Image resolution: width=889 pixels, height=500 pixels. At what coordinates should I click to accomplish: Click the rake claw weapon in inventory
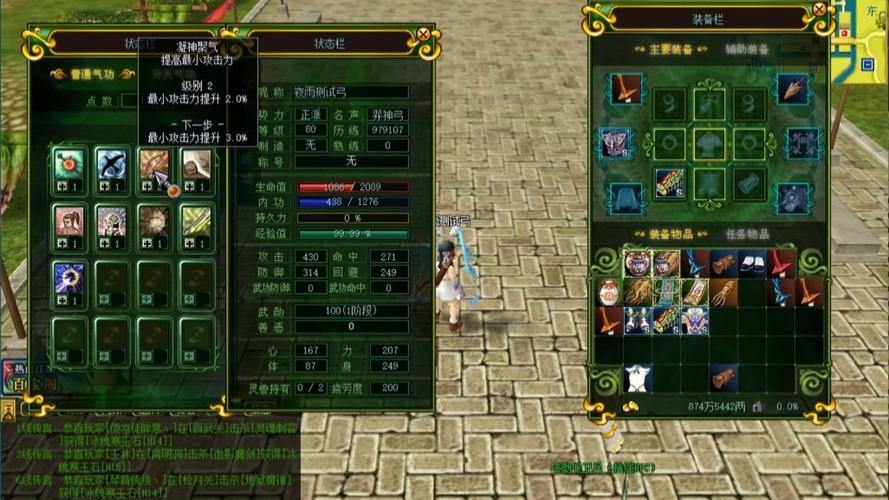pos(723,292)
